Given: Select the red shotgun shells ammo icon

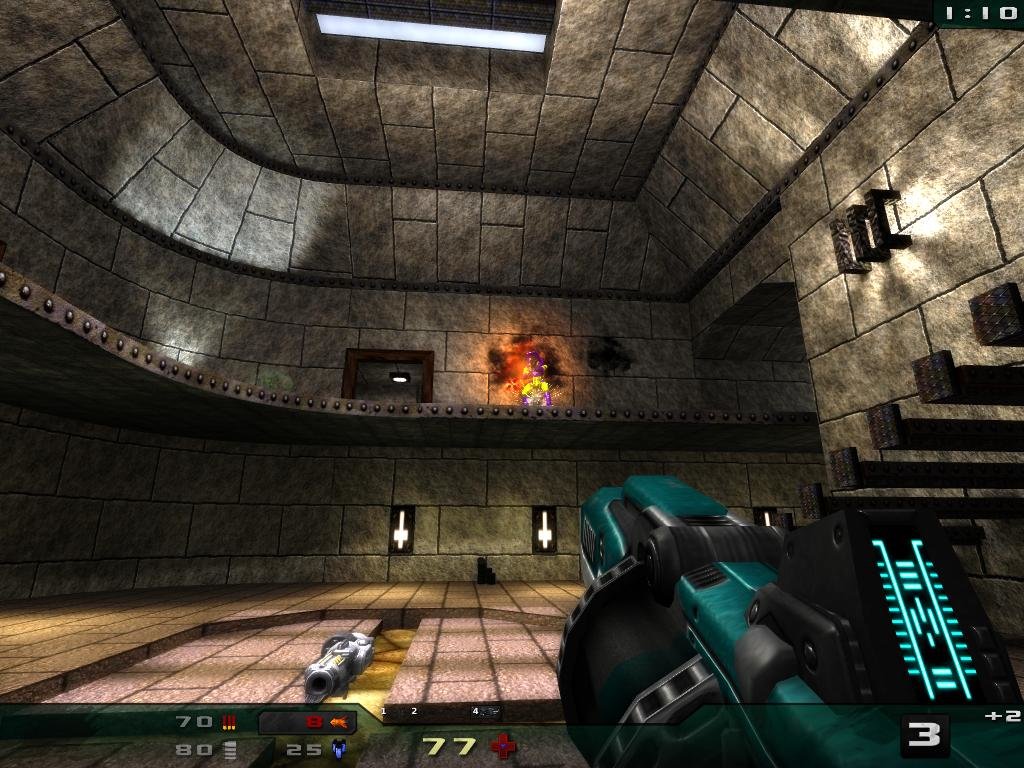Looking at the screenshot, I should click(x=230, y=721).
